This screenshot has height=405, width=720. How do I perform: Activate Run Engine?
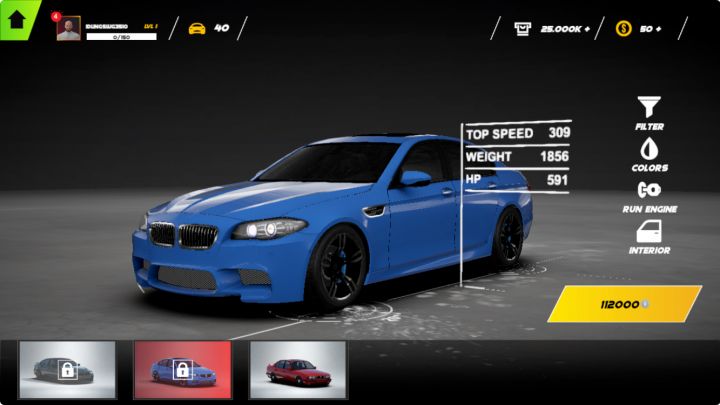pos(649,194)
